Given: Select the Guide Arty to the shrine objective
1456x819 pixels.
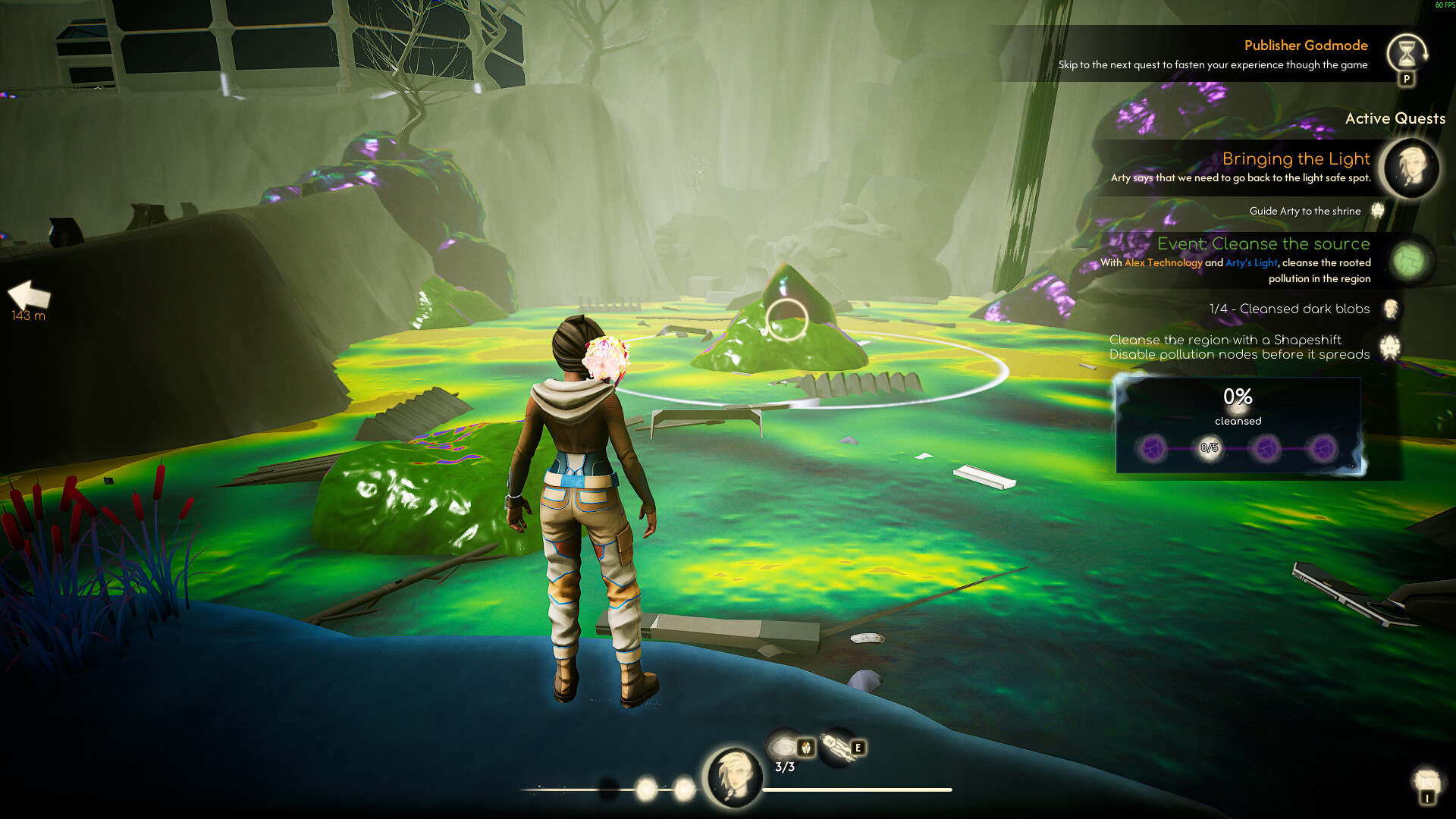Looking at the screenshot, I should tap(1304, 211).
